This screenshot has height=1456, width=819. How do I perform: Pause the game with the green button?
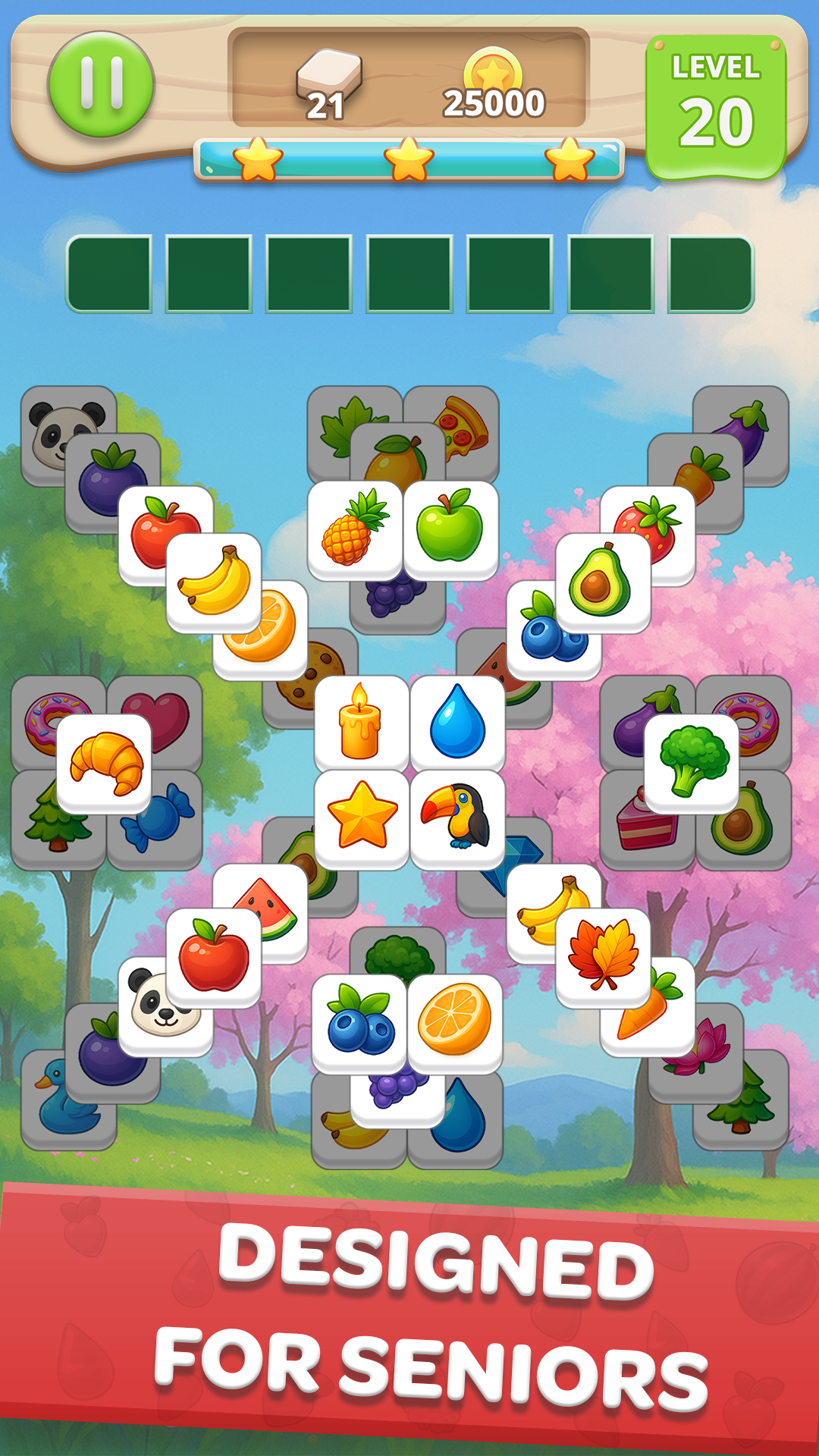101,84
